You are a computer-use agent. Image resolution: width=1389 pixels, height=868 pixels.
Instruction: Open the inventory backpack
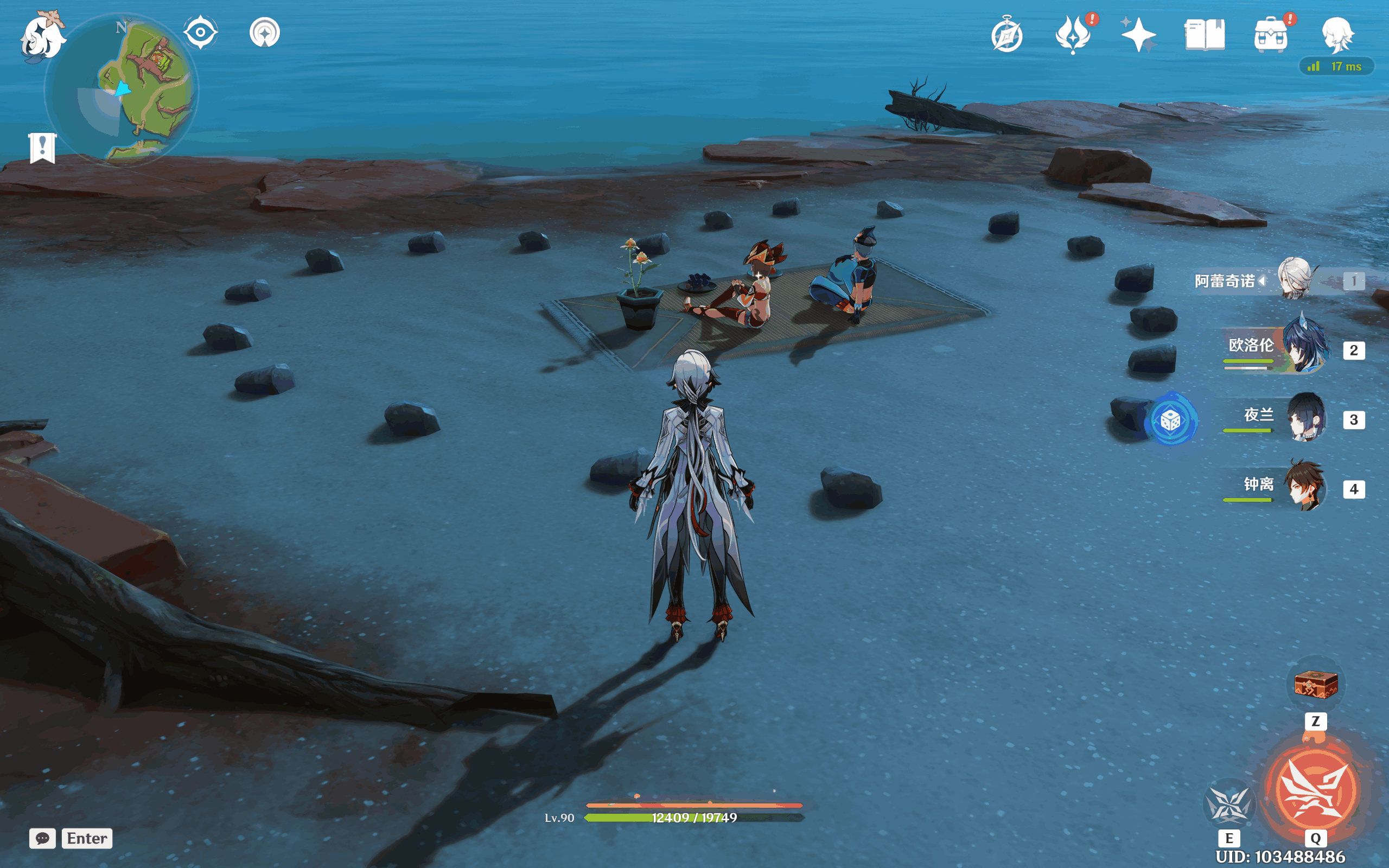tap(1270, 36)
